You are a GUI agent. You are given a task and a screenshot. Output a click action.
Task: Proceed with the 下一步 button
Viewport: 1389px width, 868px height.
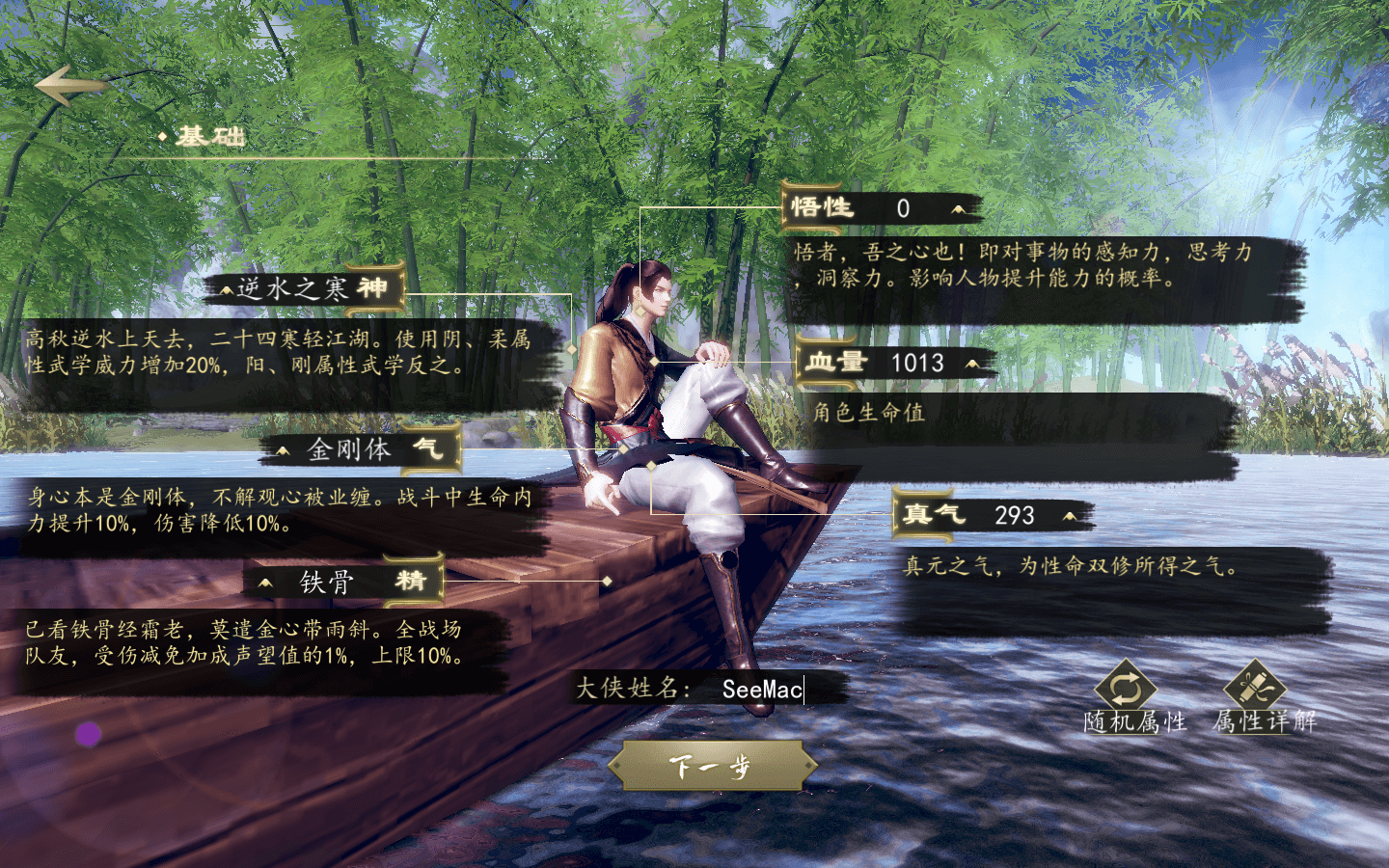point(712,767)
